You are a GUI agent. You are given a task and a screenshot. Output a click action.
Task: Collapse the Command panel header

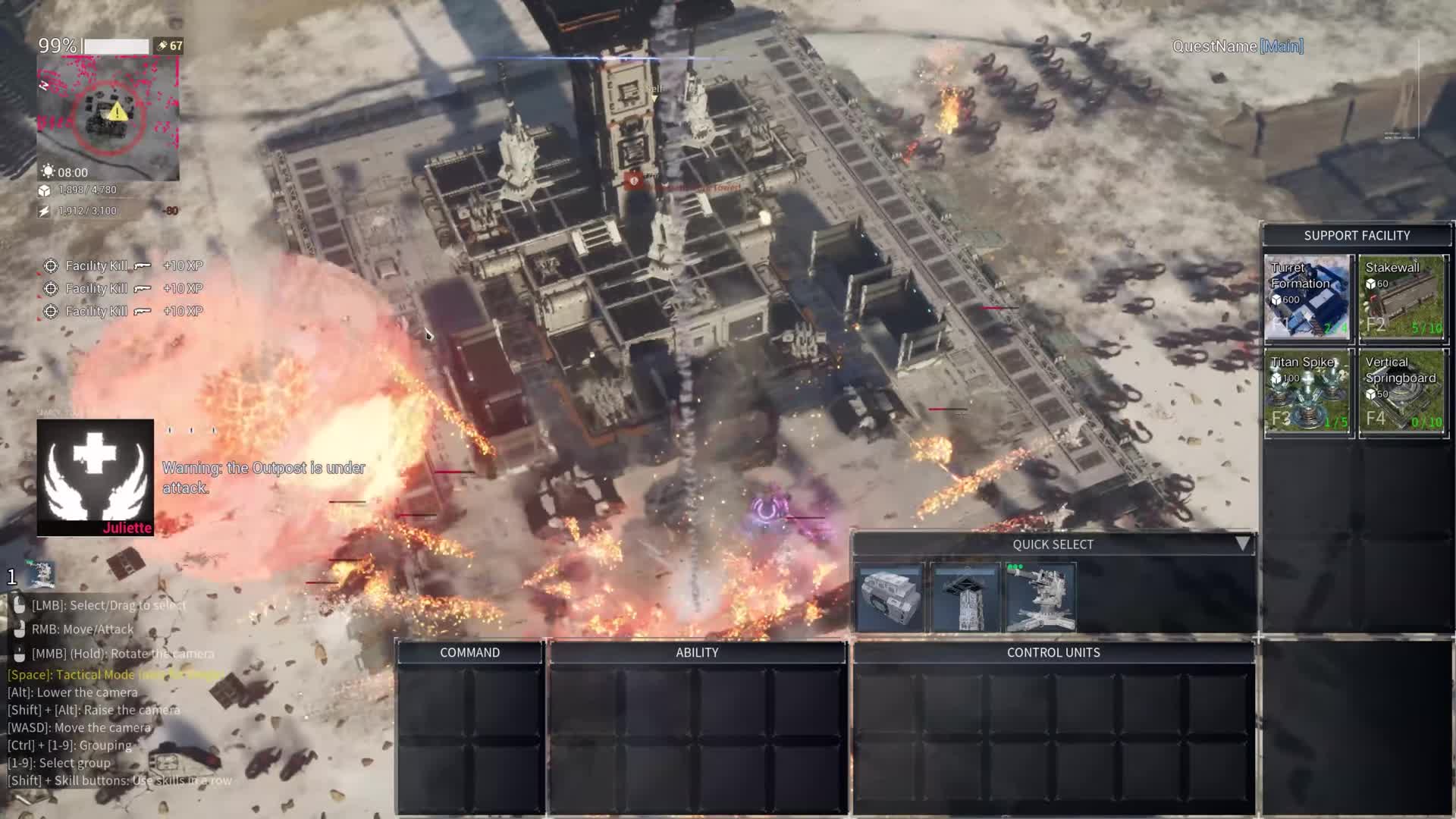[x=469, y=651]
